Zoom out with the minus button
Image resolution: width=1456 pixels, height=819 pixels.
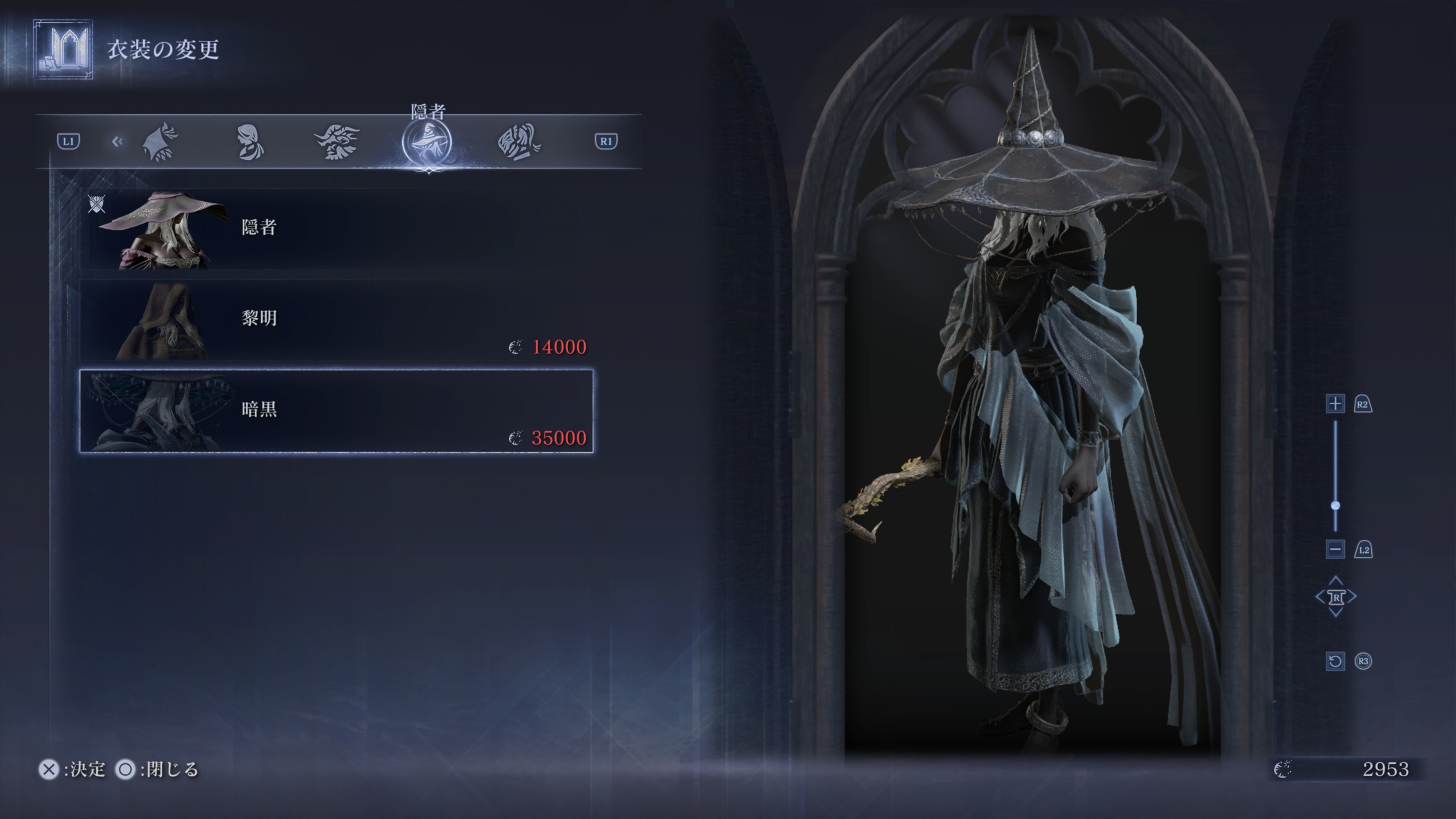[1335, 549]
